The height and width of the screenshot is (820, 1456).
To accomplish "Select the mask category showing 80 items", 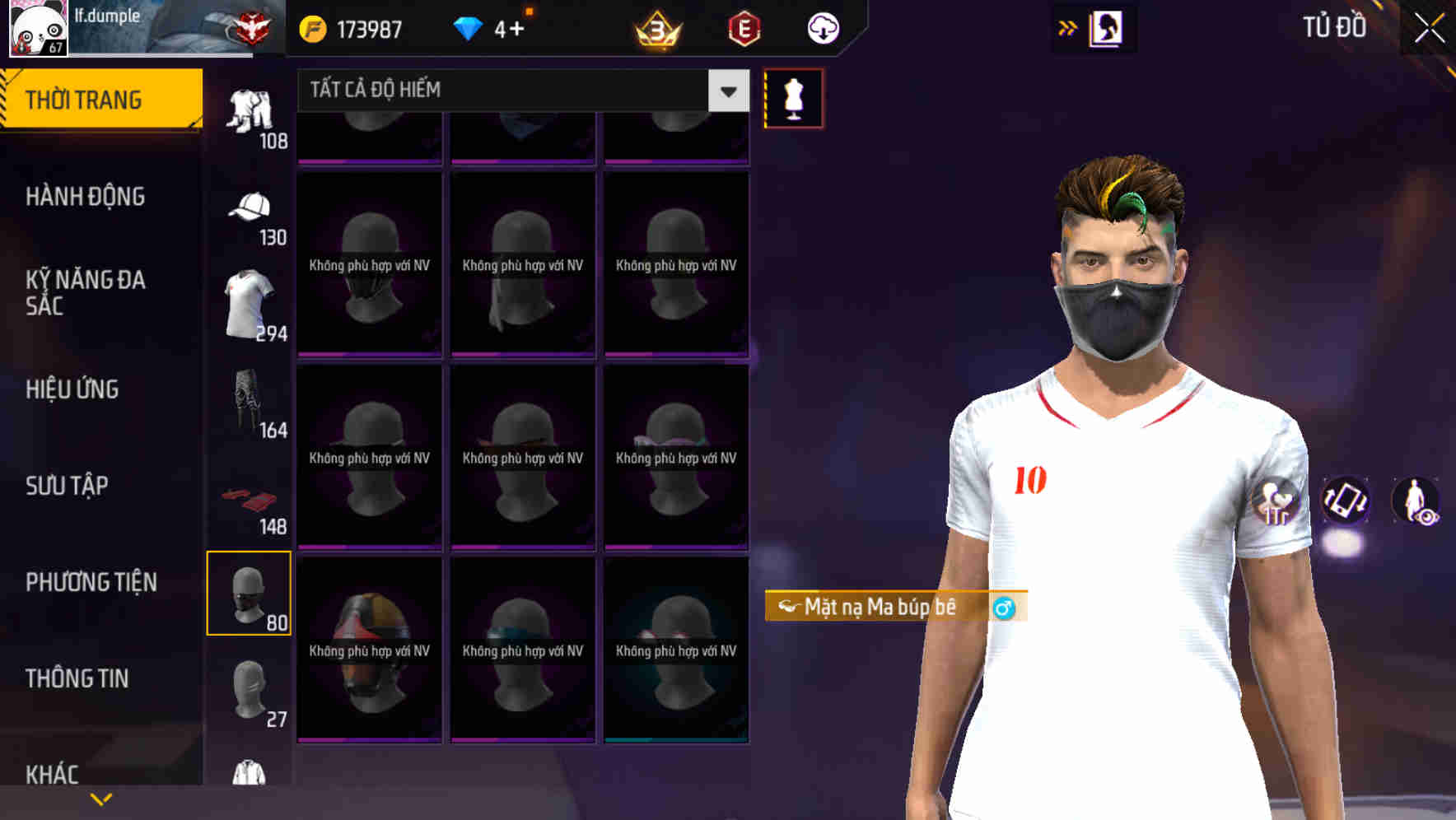I will click(x=250, y=593).
